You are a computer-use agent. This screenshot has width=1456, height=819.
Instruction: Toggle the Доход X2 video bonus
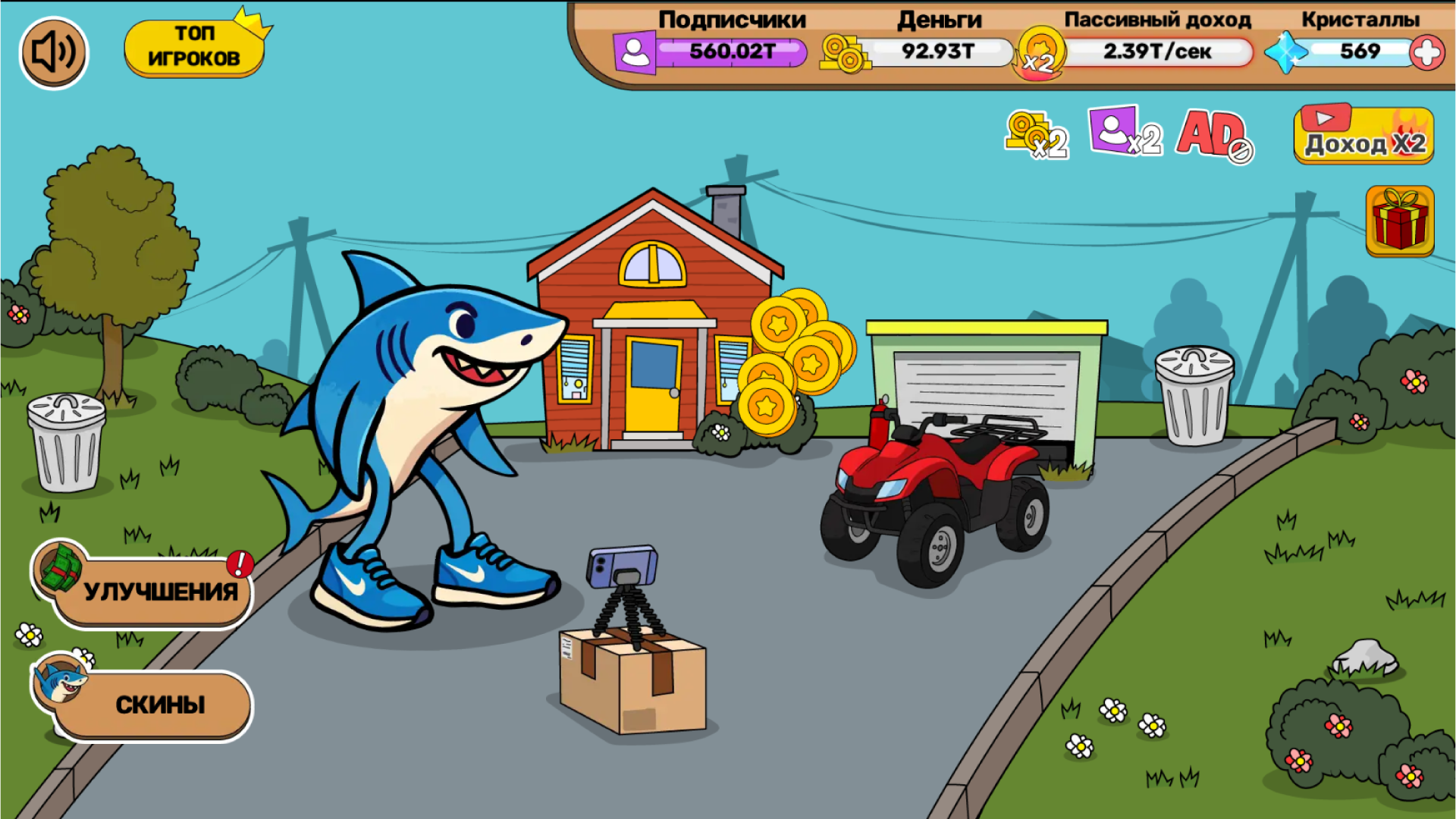pos(1363,135)
